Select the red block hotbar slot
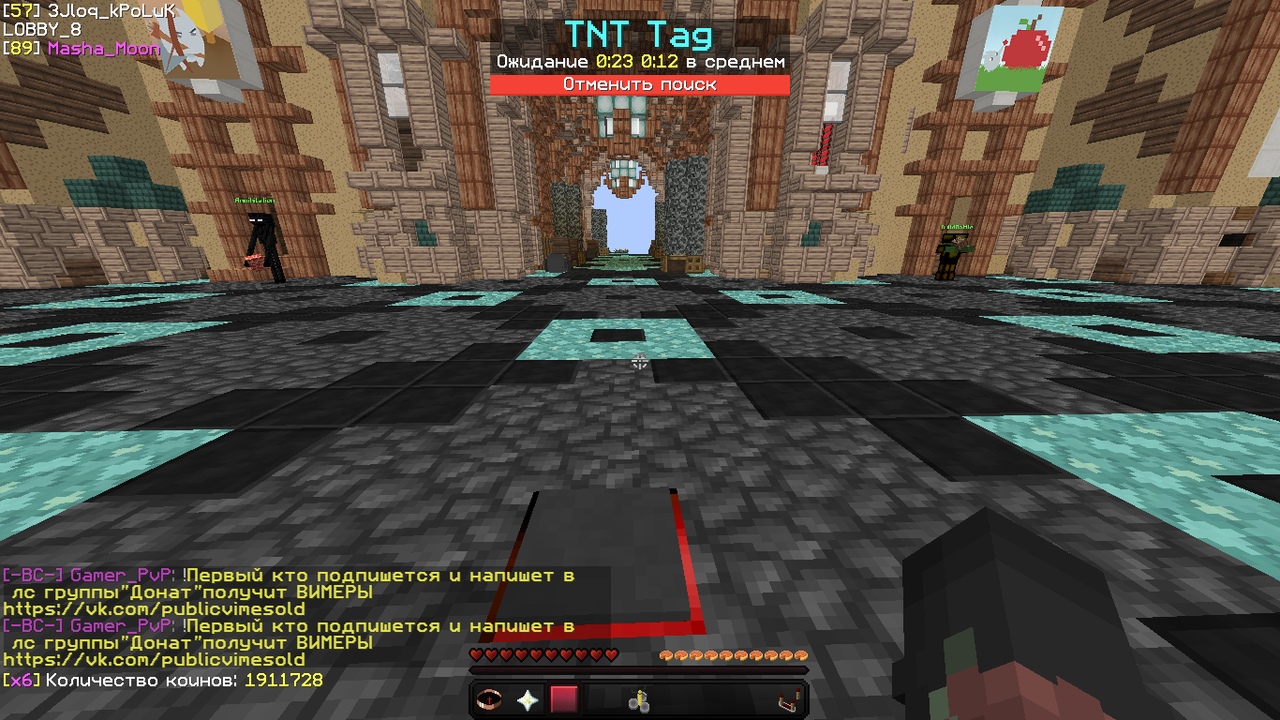Screen dimensions: 1280x720 click(x=564, y=700)
